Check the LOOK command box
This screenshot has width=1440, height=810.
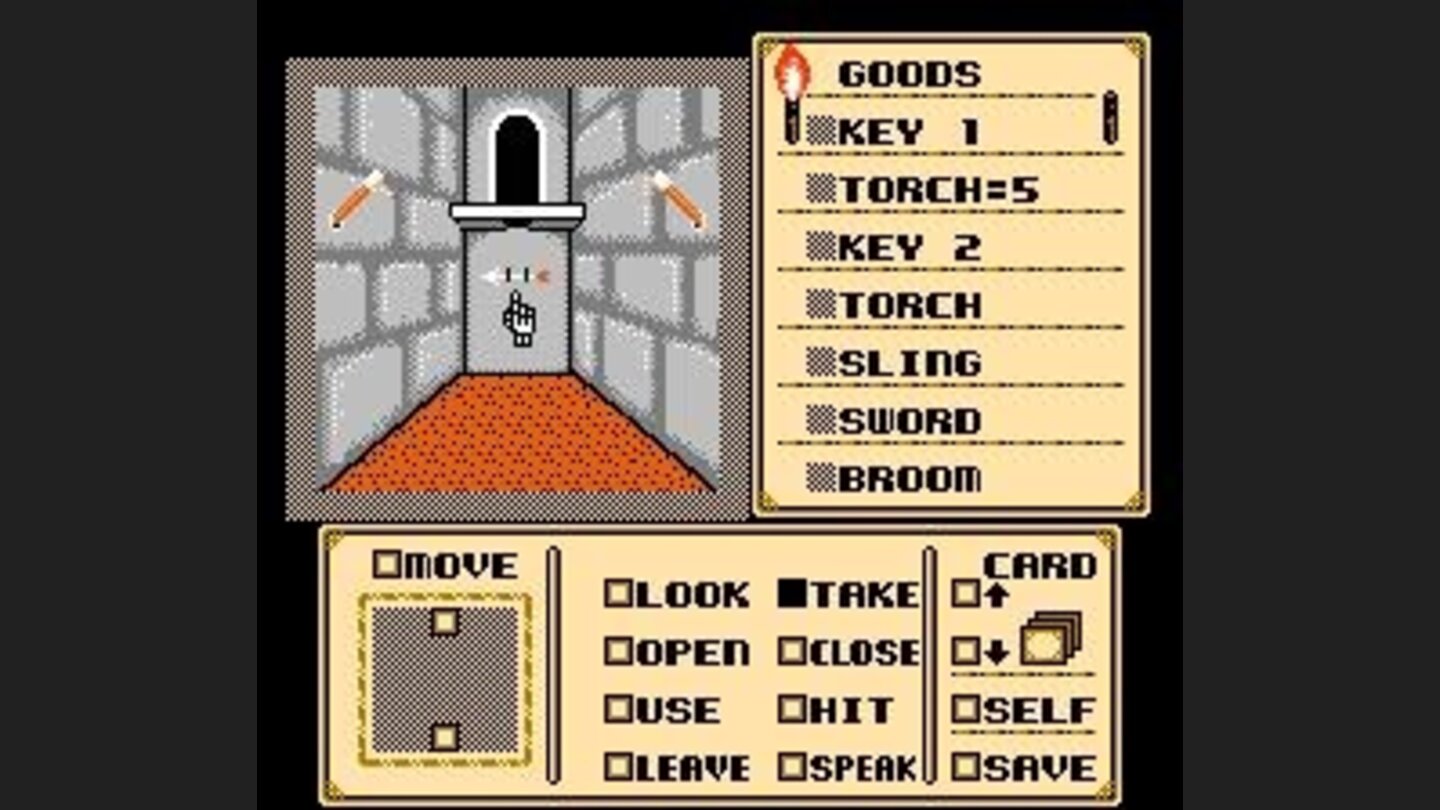click(620, 595)
